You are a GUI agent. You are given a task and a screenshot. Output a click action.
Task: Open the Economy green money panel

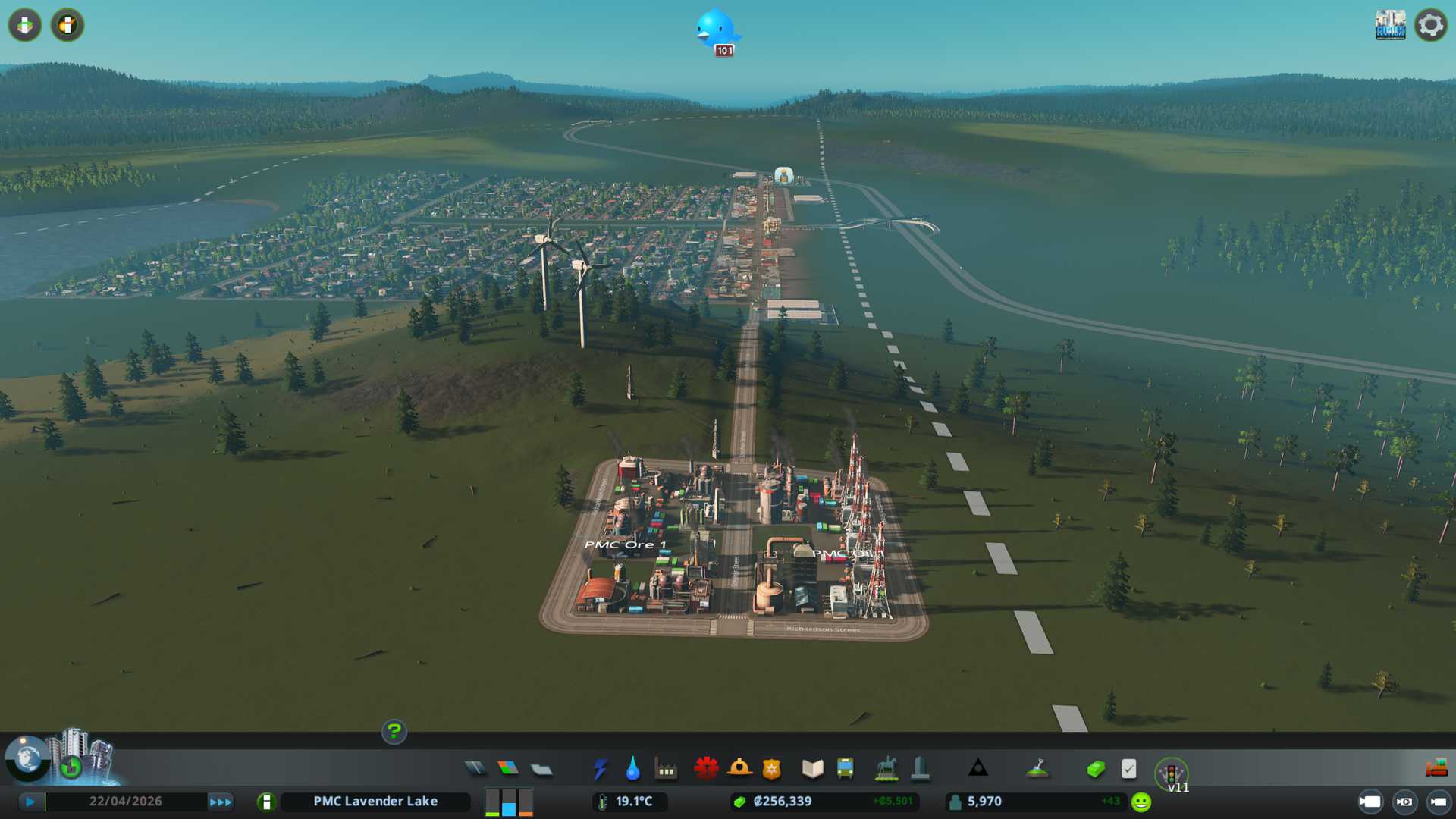[x=1095, y=770]
